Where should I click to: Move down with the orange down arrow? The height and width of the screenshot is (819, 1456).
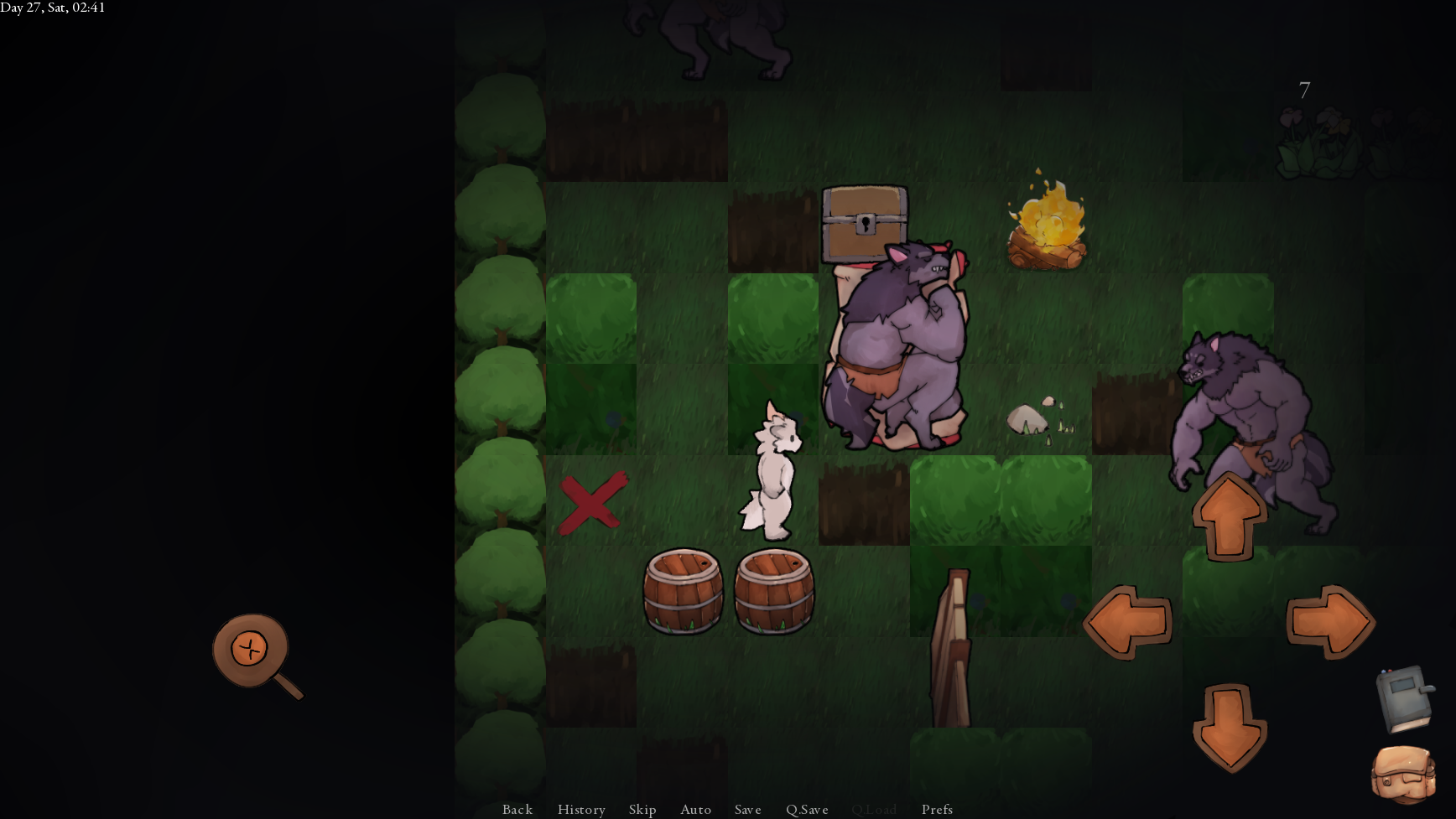(1229, 727)
